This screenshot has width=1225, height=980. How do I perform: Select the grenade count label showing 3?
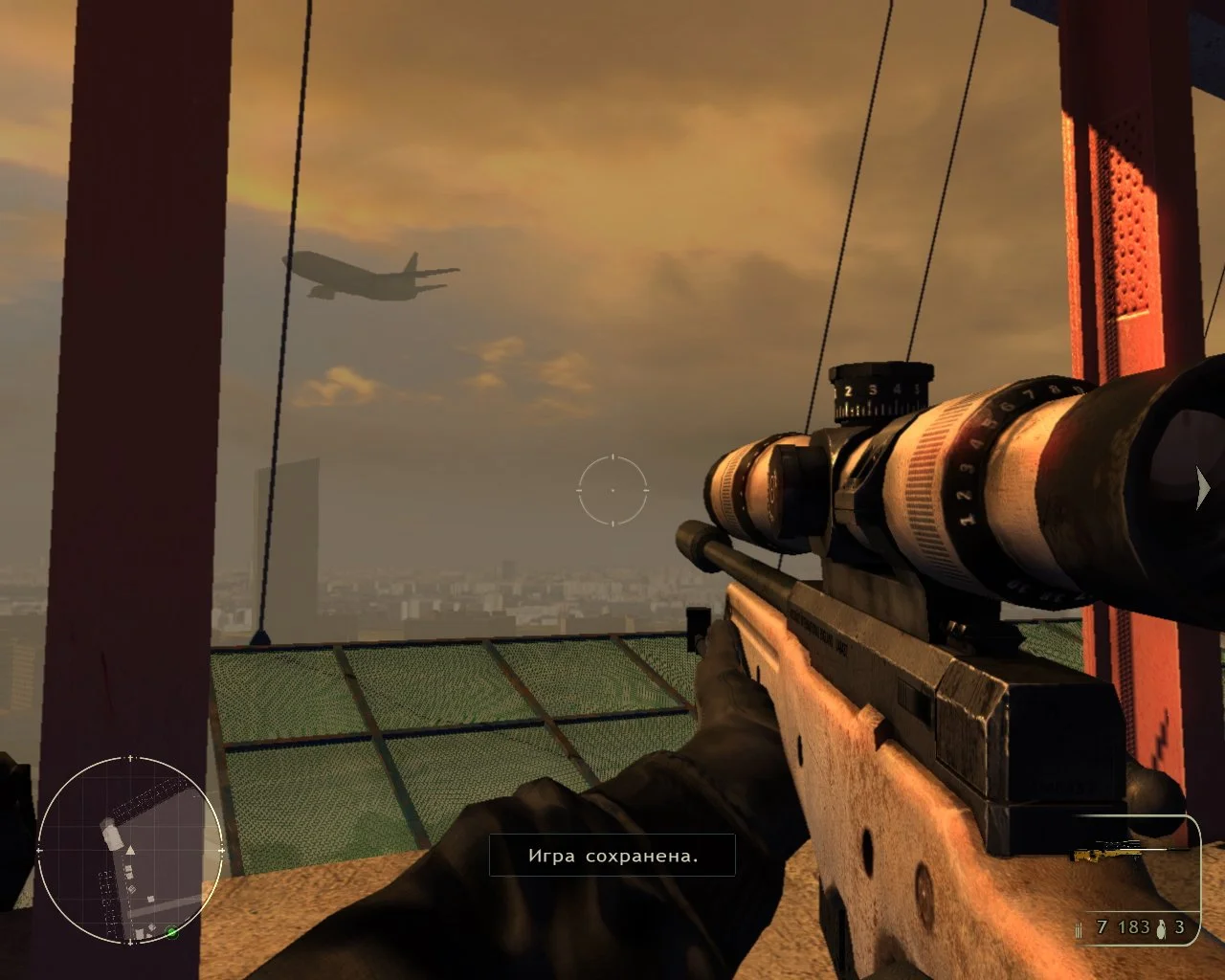pos(1181,926)
